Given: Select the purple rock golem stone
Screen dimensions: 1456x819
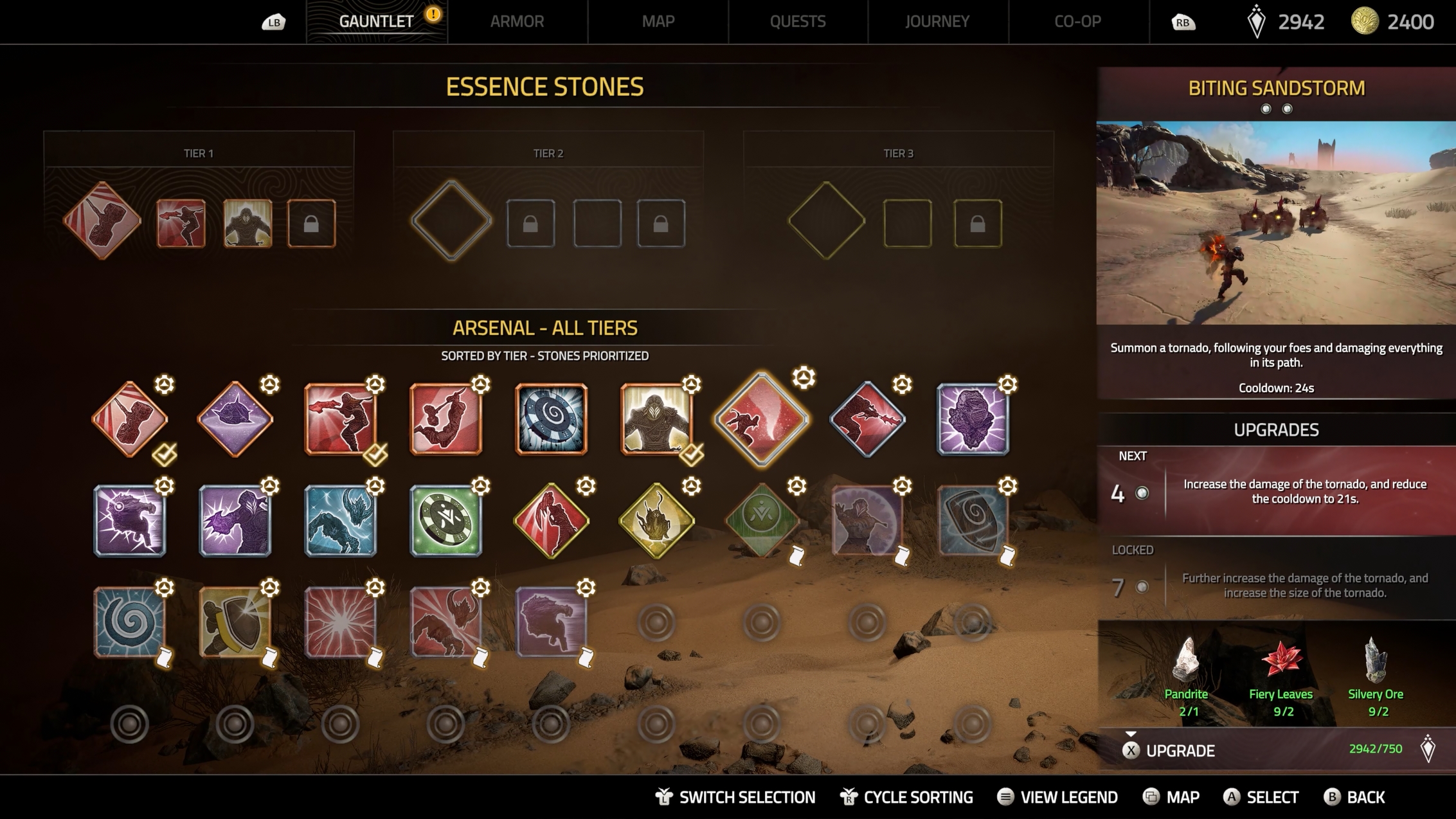Looking at the screenshot, I should 973,419.
